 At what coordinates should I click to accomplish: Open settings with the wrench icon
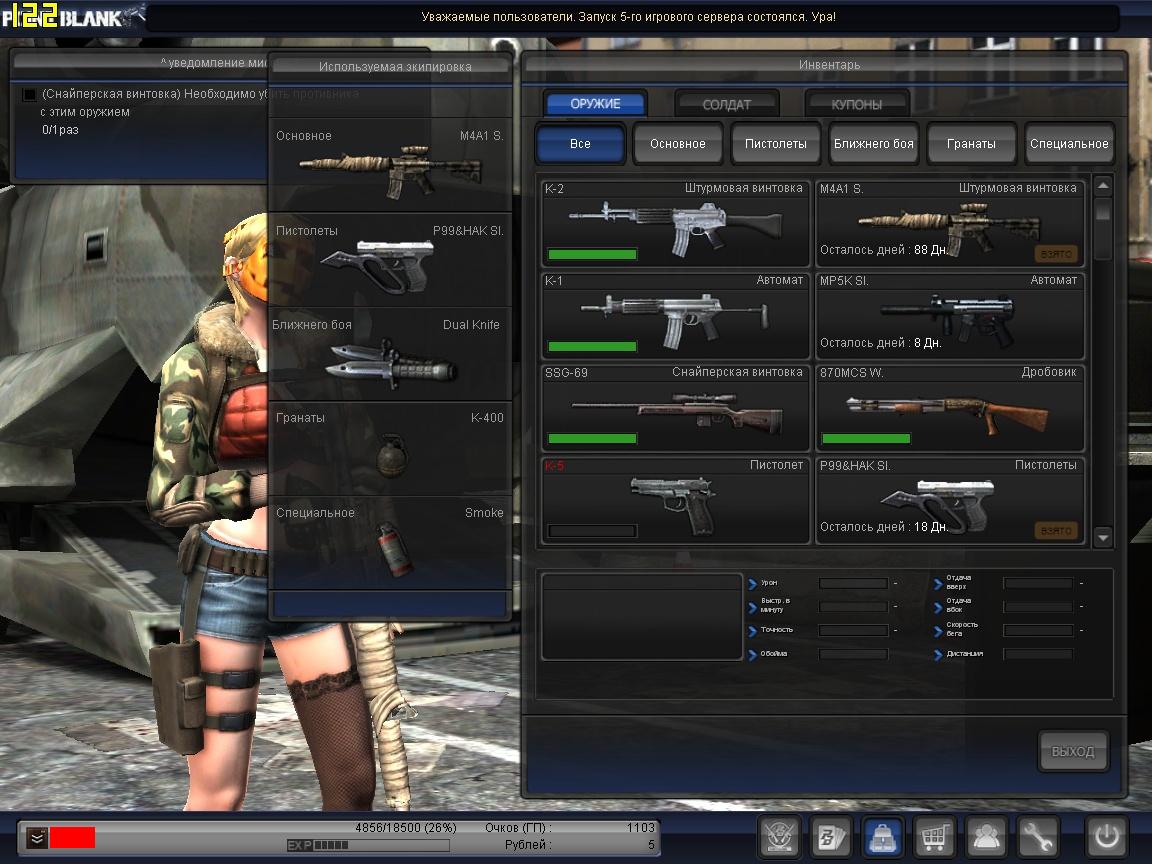pyautogui.click(x=1037, y=836)
